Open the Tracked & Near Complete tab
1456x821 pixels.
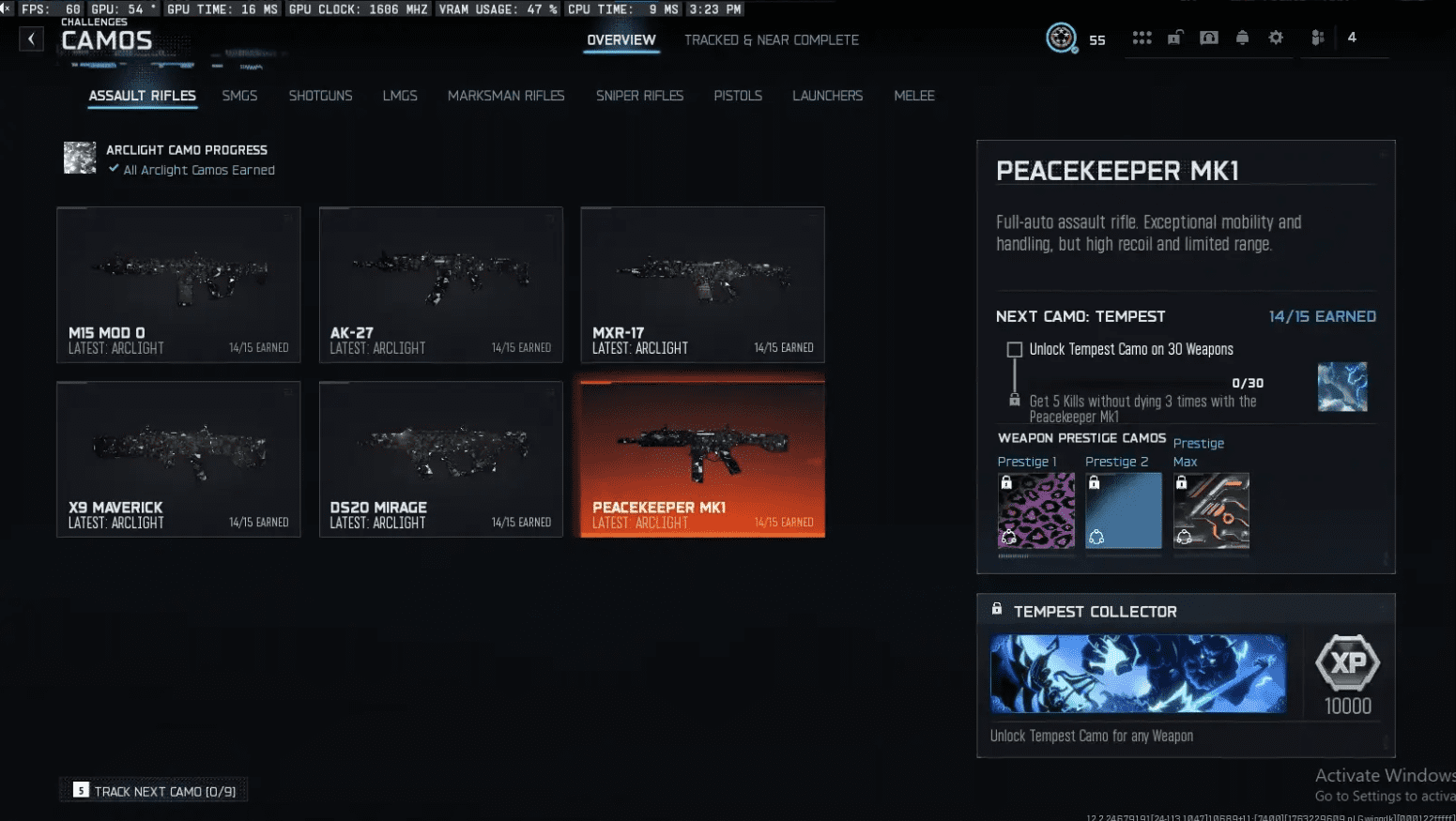point(771,39)
